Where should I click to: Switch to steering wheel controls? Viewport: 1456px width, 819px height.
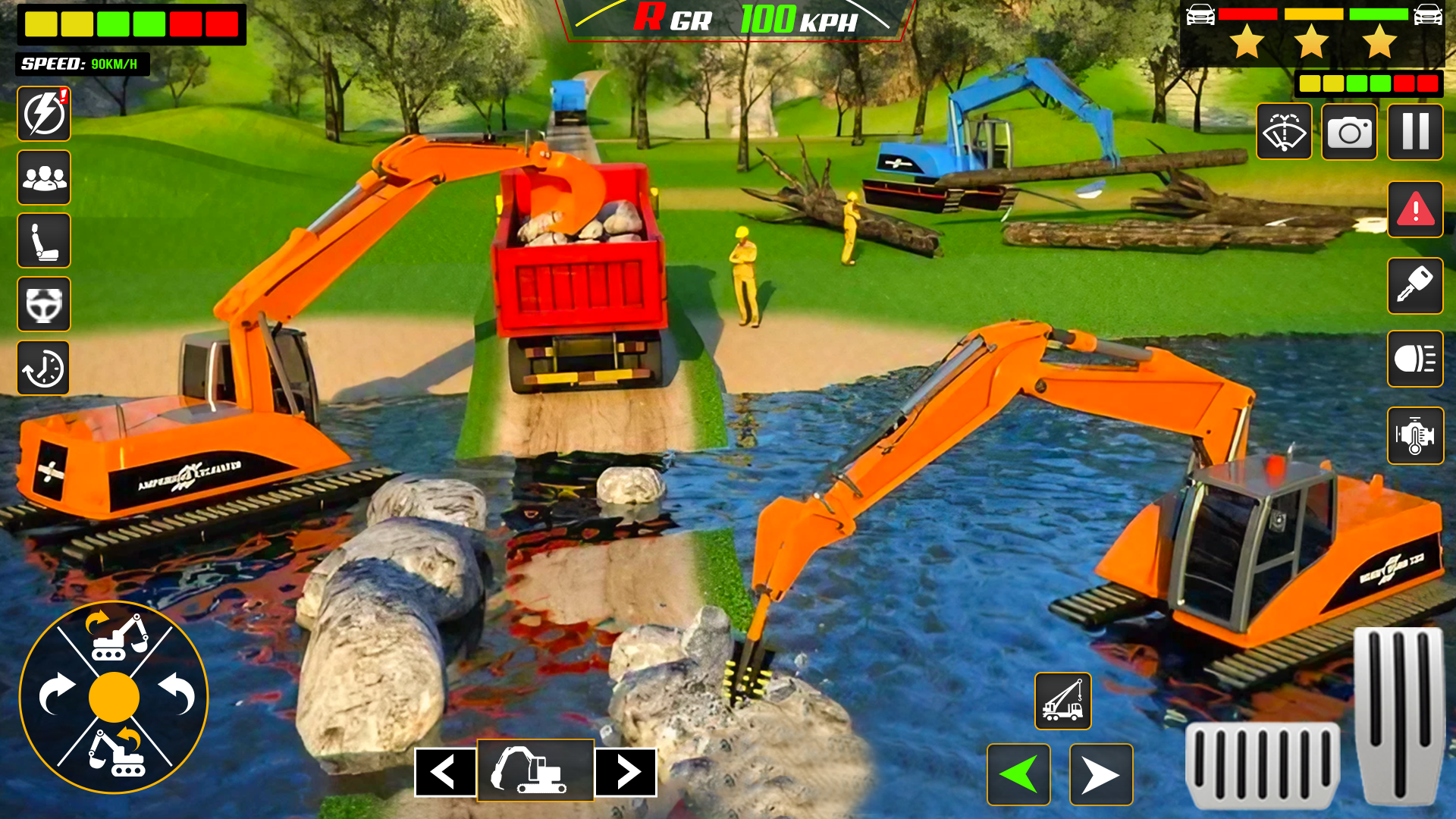(43, 303)
